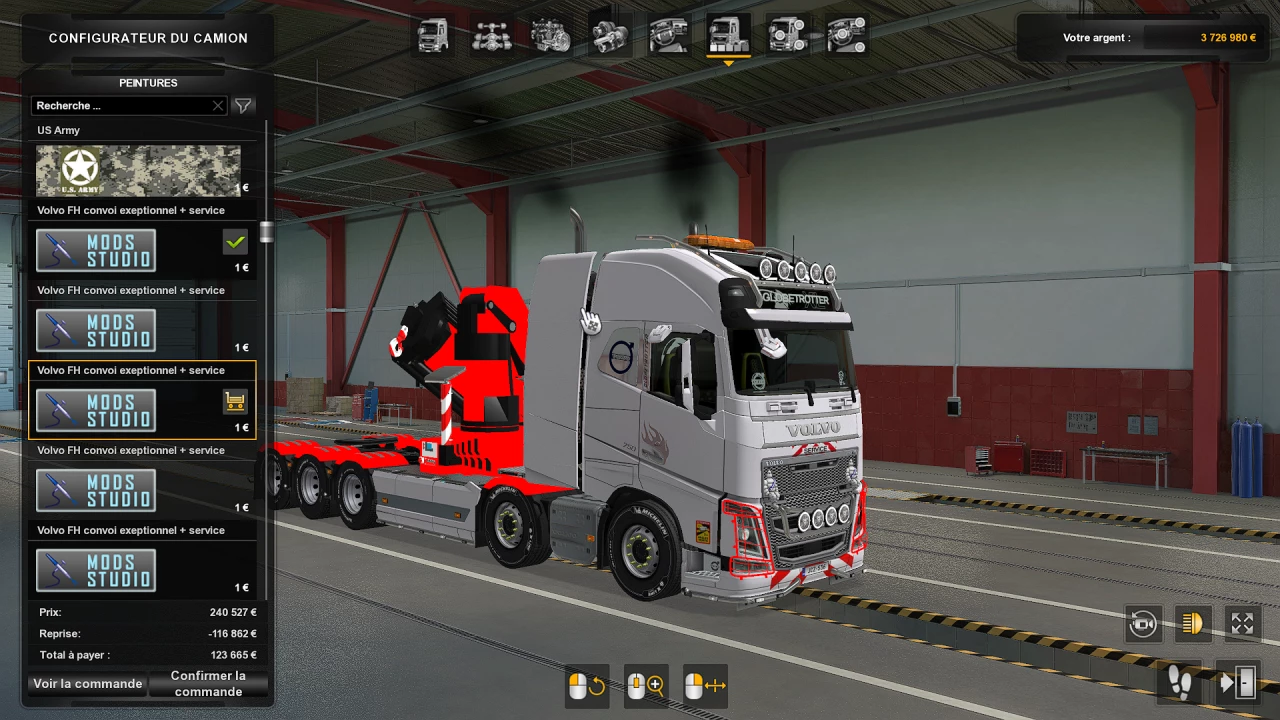
Task: Select the transmission category
Action: [x=610, y=33]
